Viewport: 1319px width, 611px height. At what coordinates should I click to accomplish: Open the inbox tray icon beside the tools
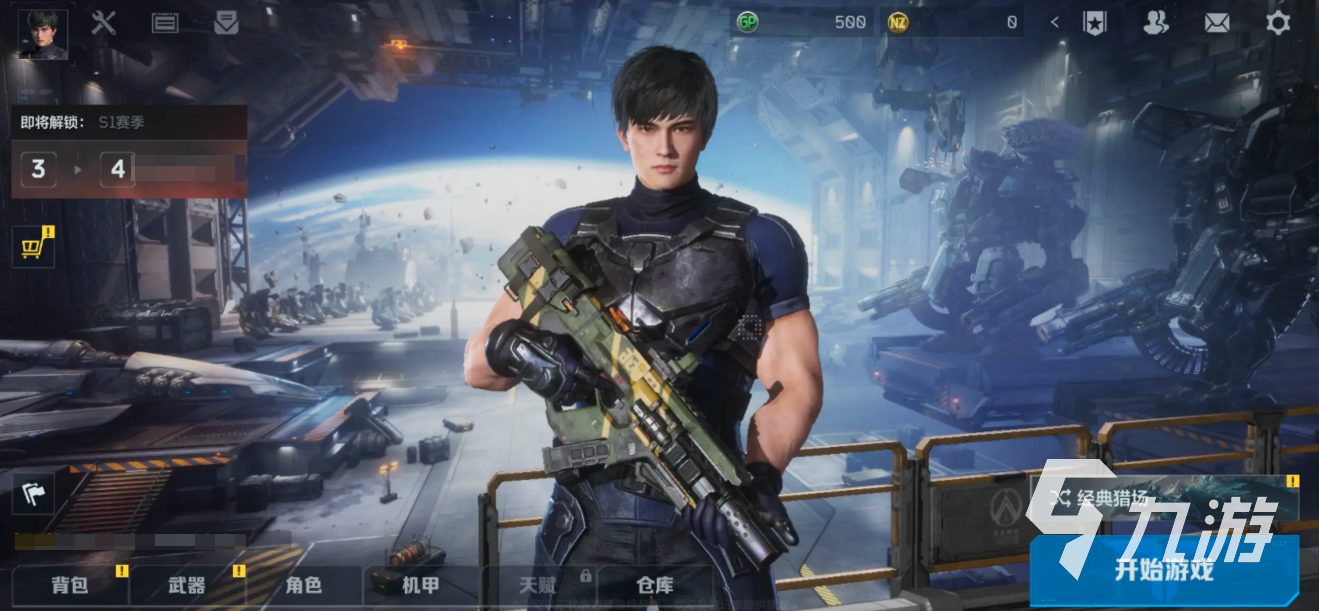pos(226,22)
